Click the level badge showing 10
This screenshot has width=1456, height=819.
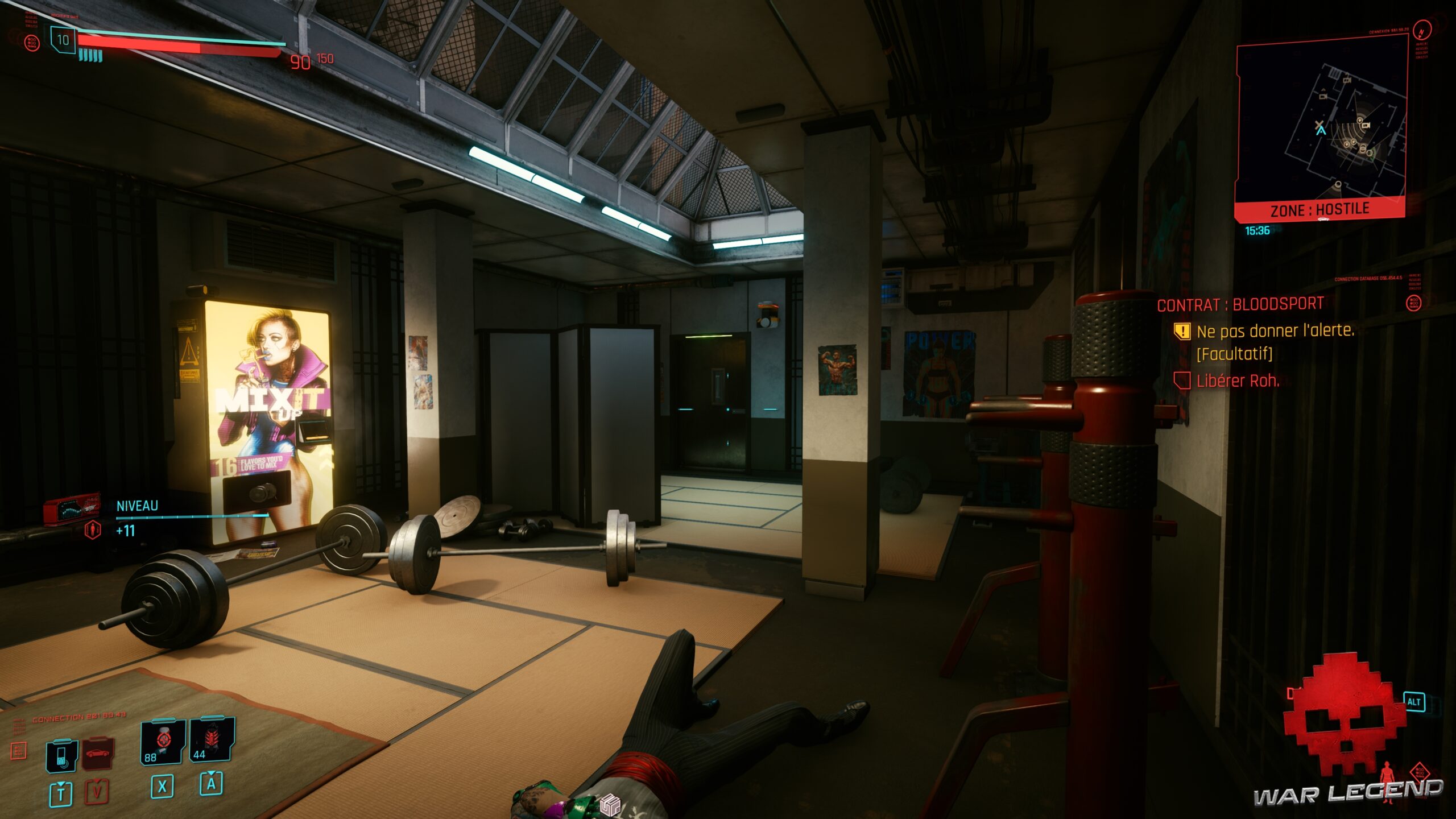click(x=63, y=40)
